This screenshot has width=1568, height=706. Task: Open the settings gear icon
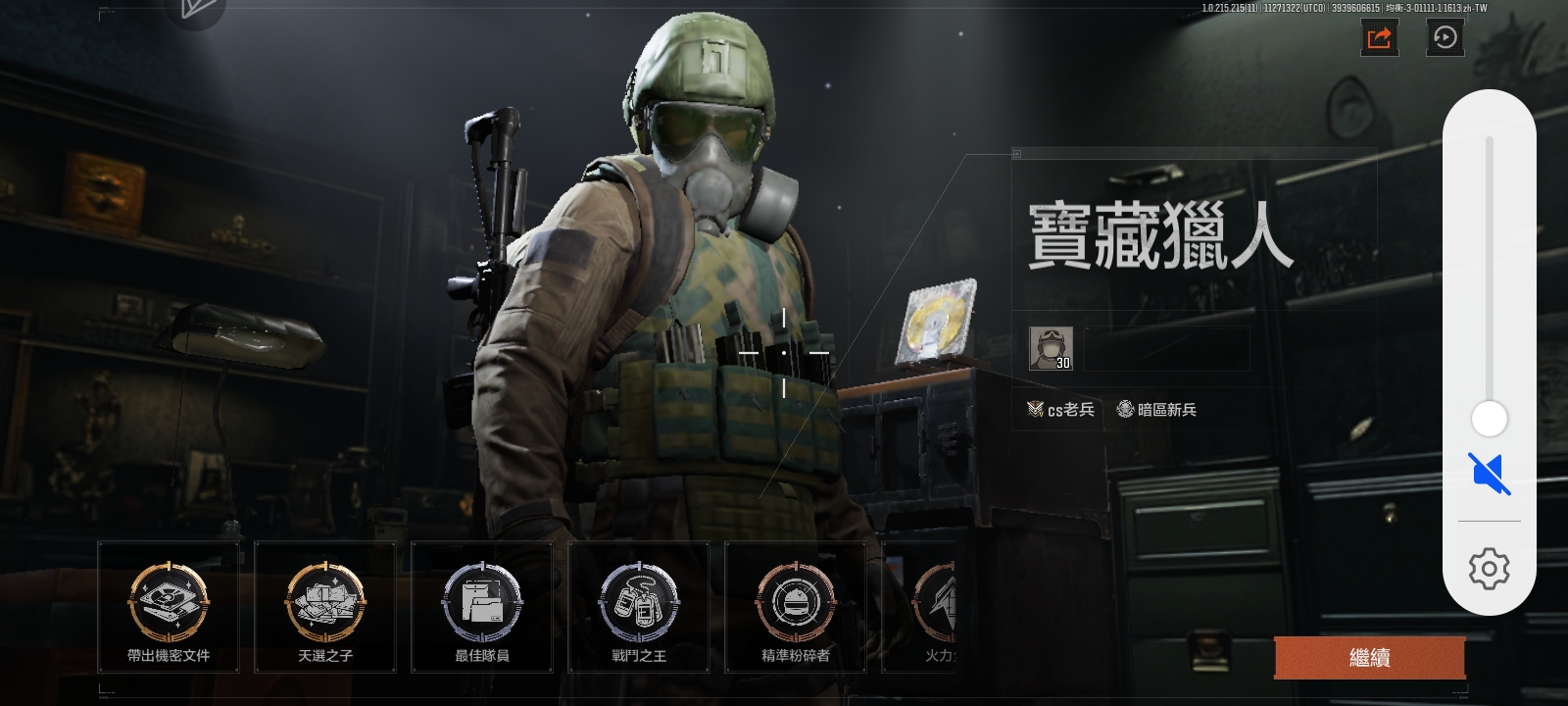click(1490, 568)
